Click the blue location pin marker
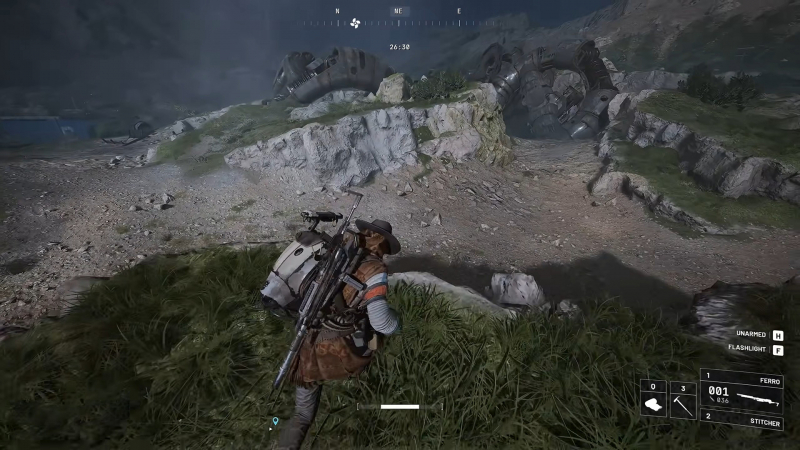The image size is (800, 450). (x=275, y=422)
